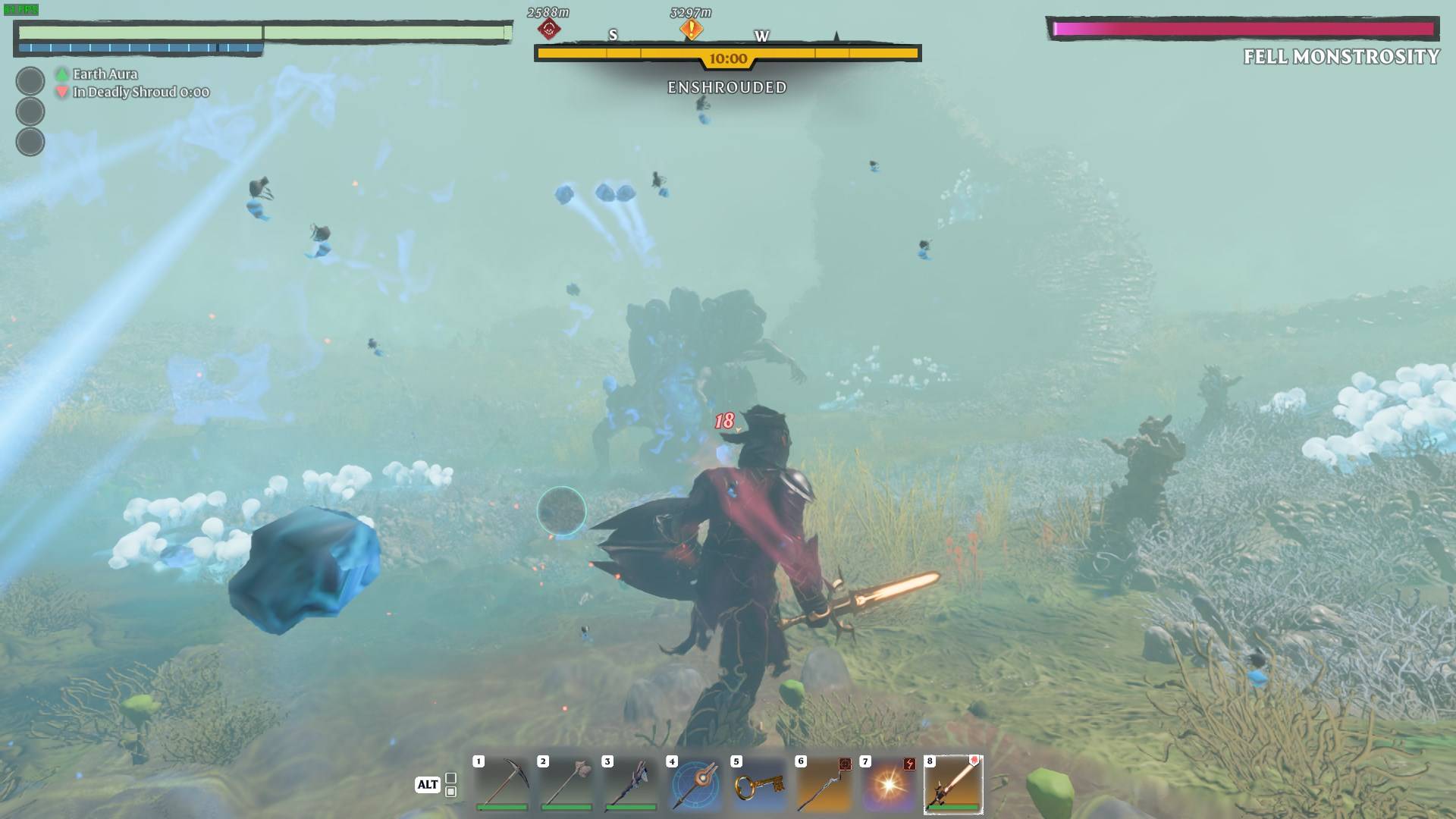Select the legendary sword in slot 8
Screen dimensions: 1456x819
click(x=953, y=789)
